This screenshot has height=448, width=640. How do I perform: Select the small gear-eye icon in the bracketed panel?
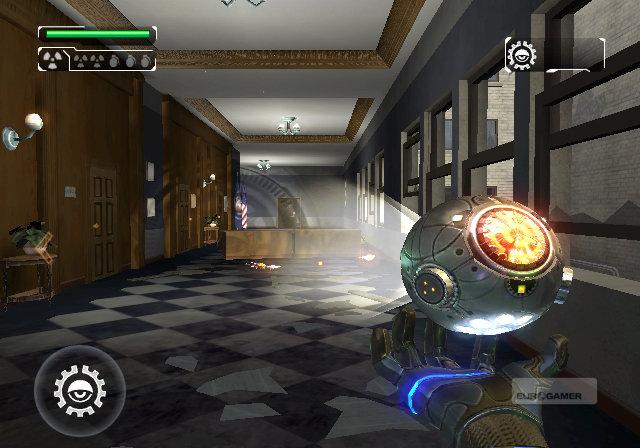click(x=522, y=54)
